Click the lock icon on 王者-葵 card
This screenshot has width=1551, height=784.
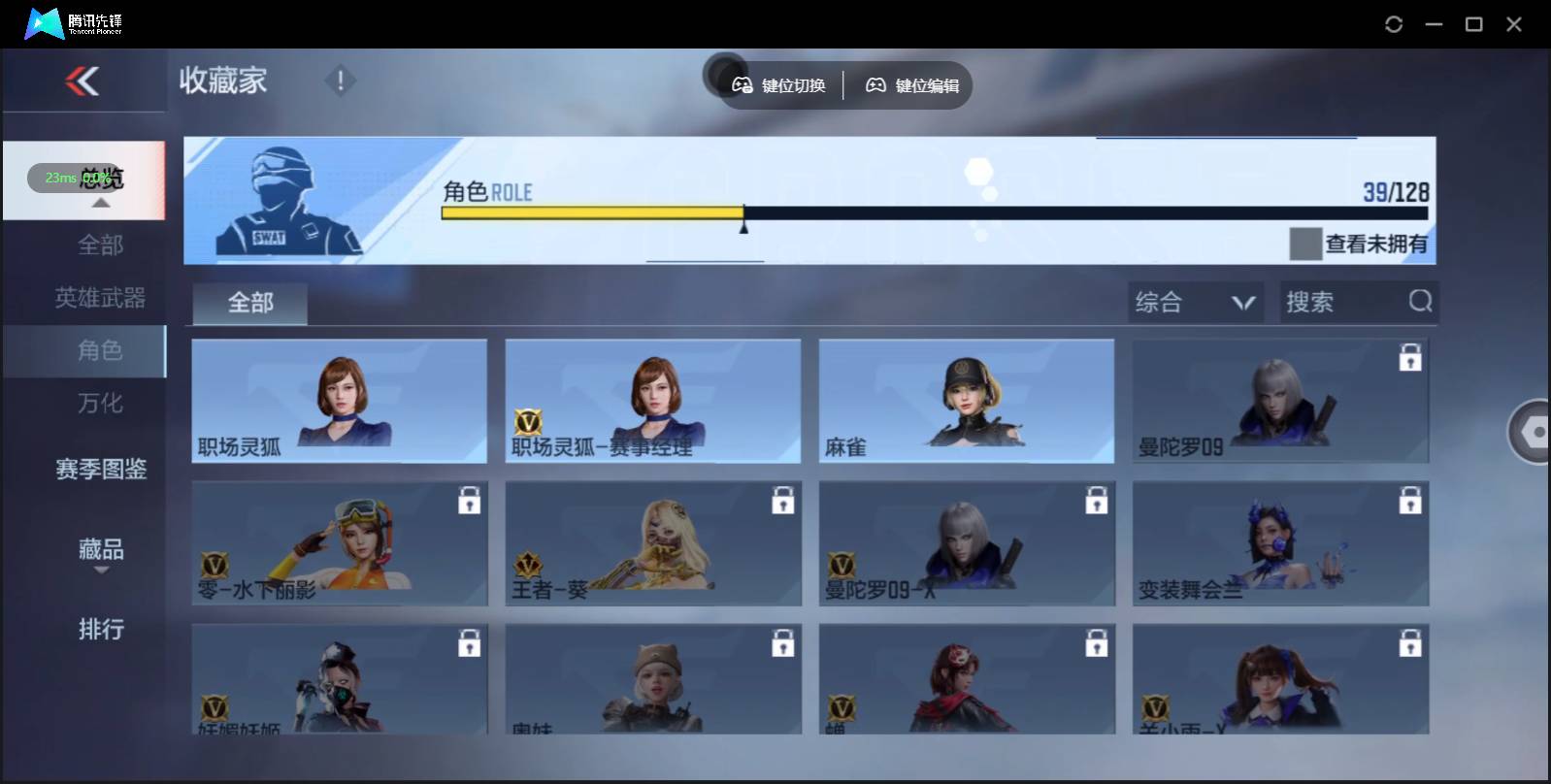(x=783, y=501)
